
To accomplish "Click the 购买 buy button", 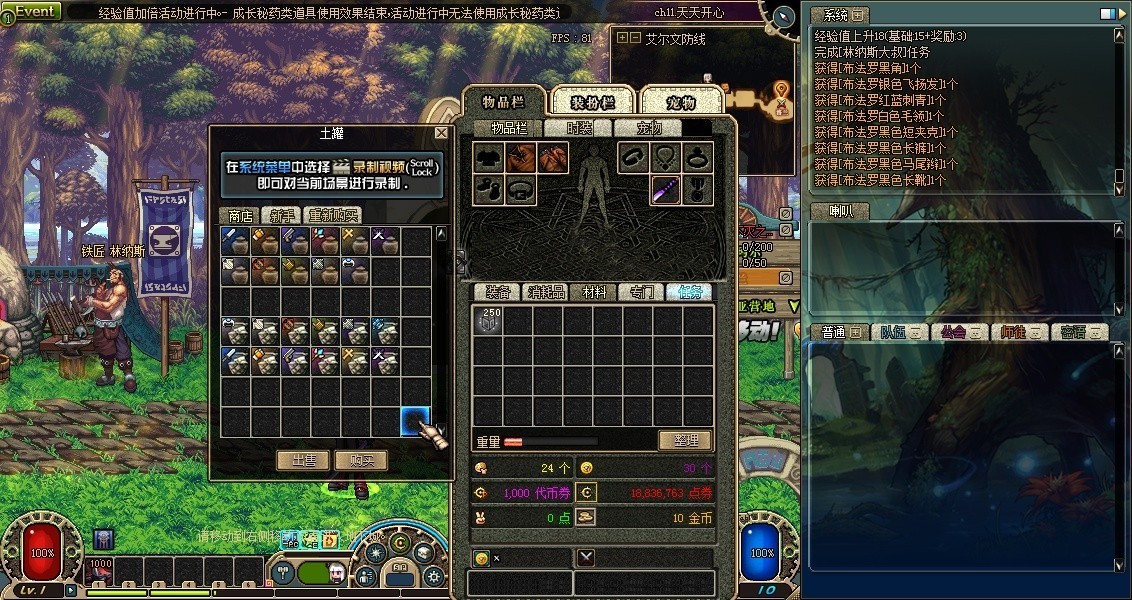I will coord(361,460).
